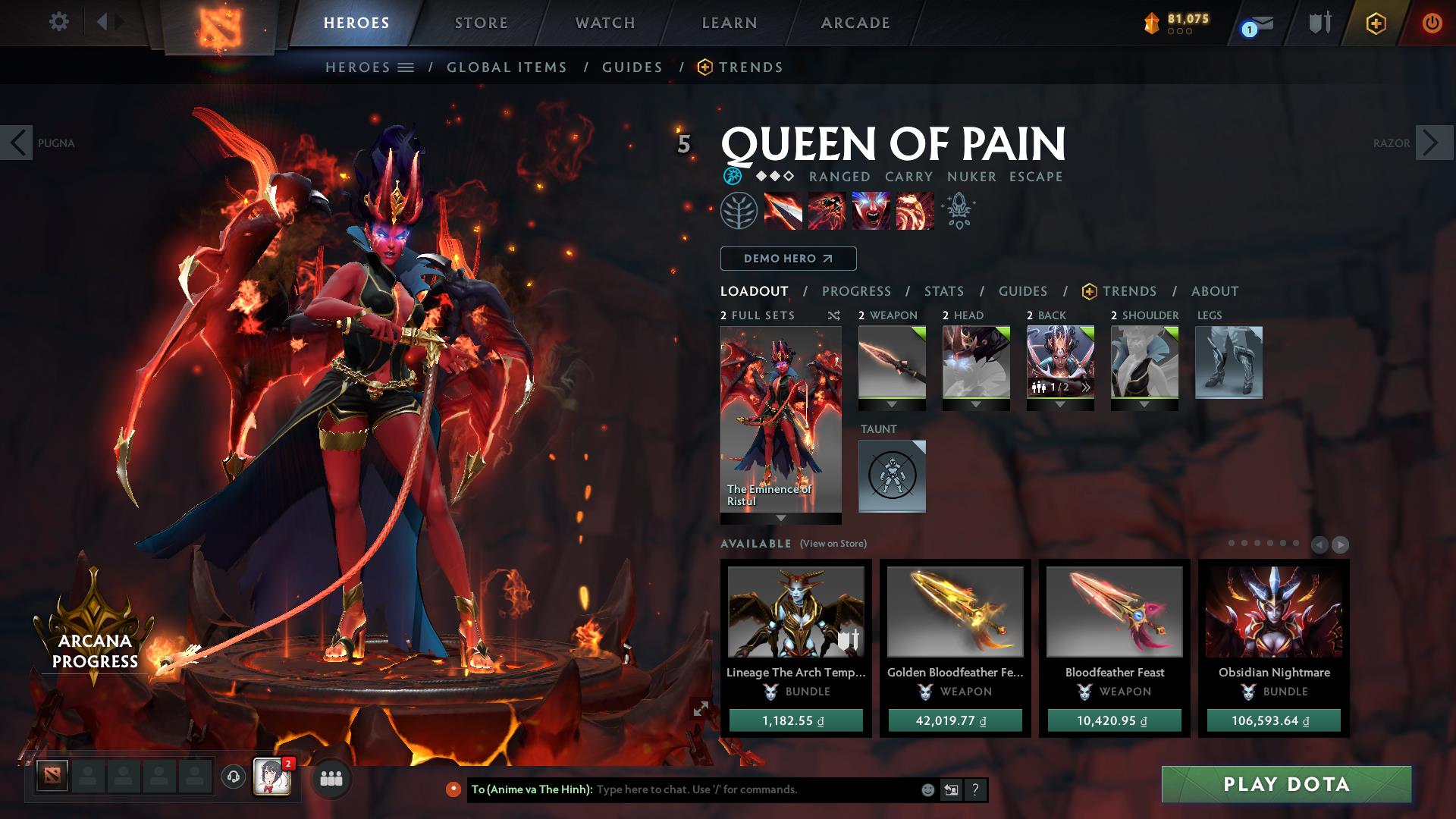Click the power off icon
This screenshot has height=819, width=1456.
pyautogui.click(x=1432, y=23)
